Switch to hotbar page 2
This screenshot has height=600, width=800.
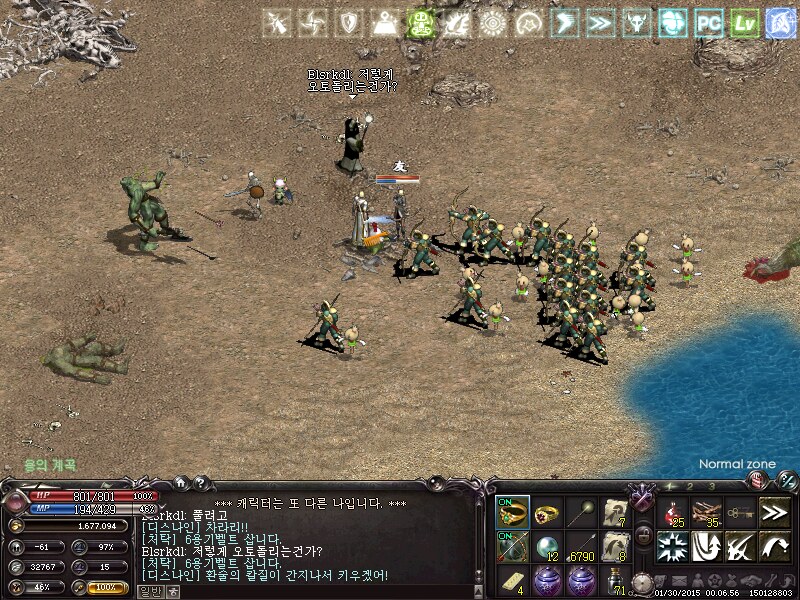pos(691,485)
